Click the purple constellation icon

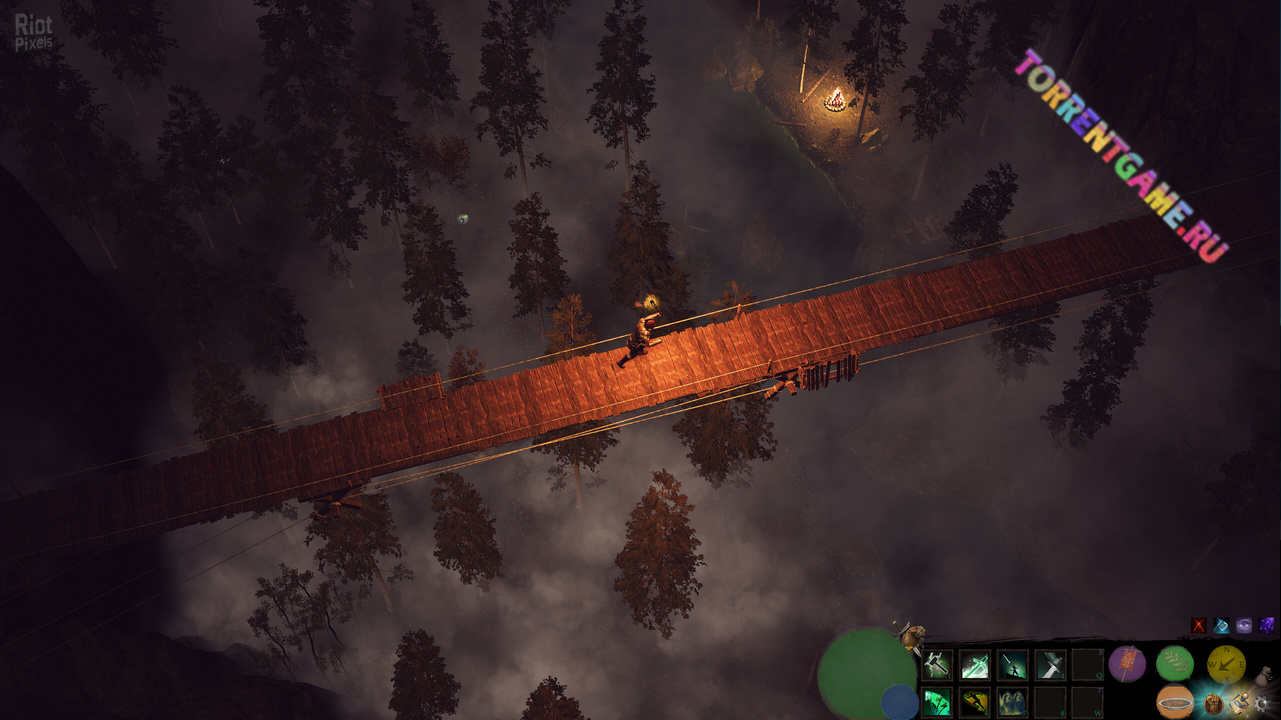pos(1267,626)
